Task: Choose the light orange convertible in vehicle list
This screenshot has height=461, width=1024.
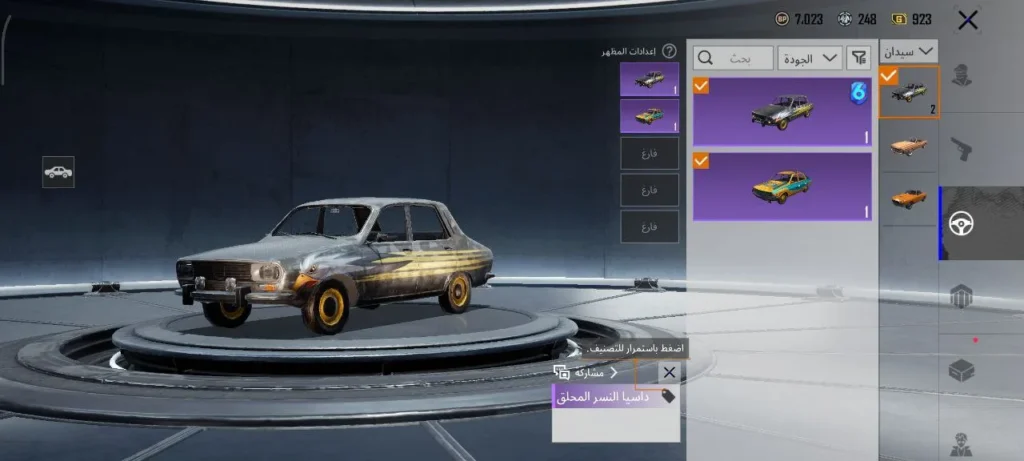Action: coord(909,145)
